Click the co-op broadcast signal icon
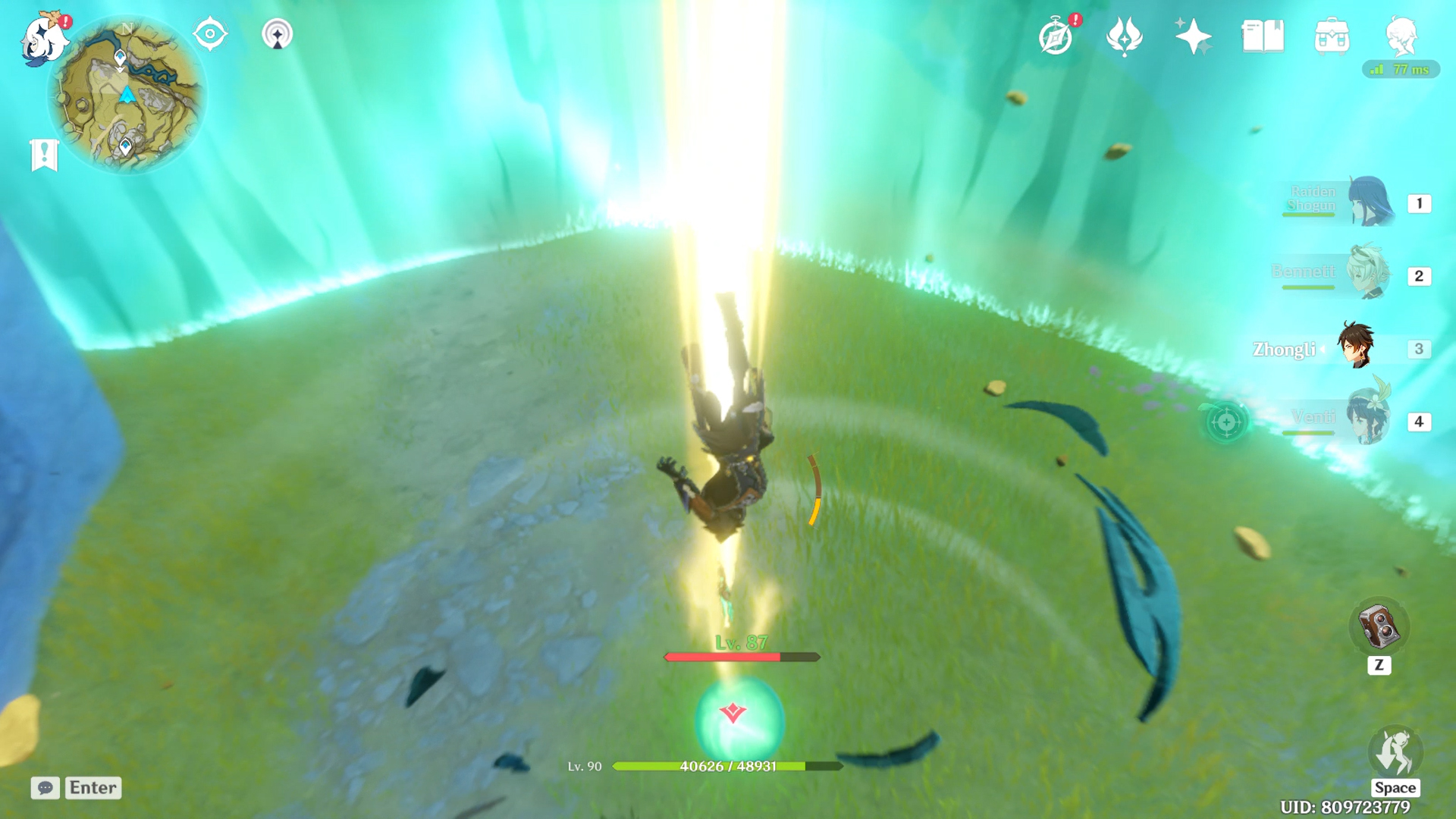The image size is (1456, 819). [278, 33]
